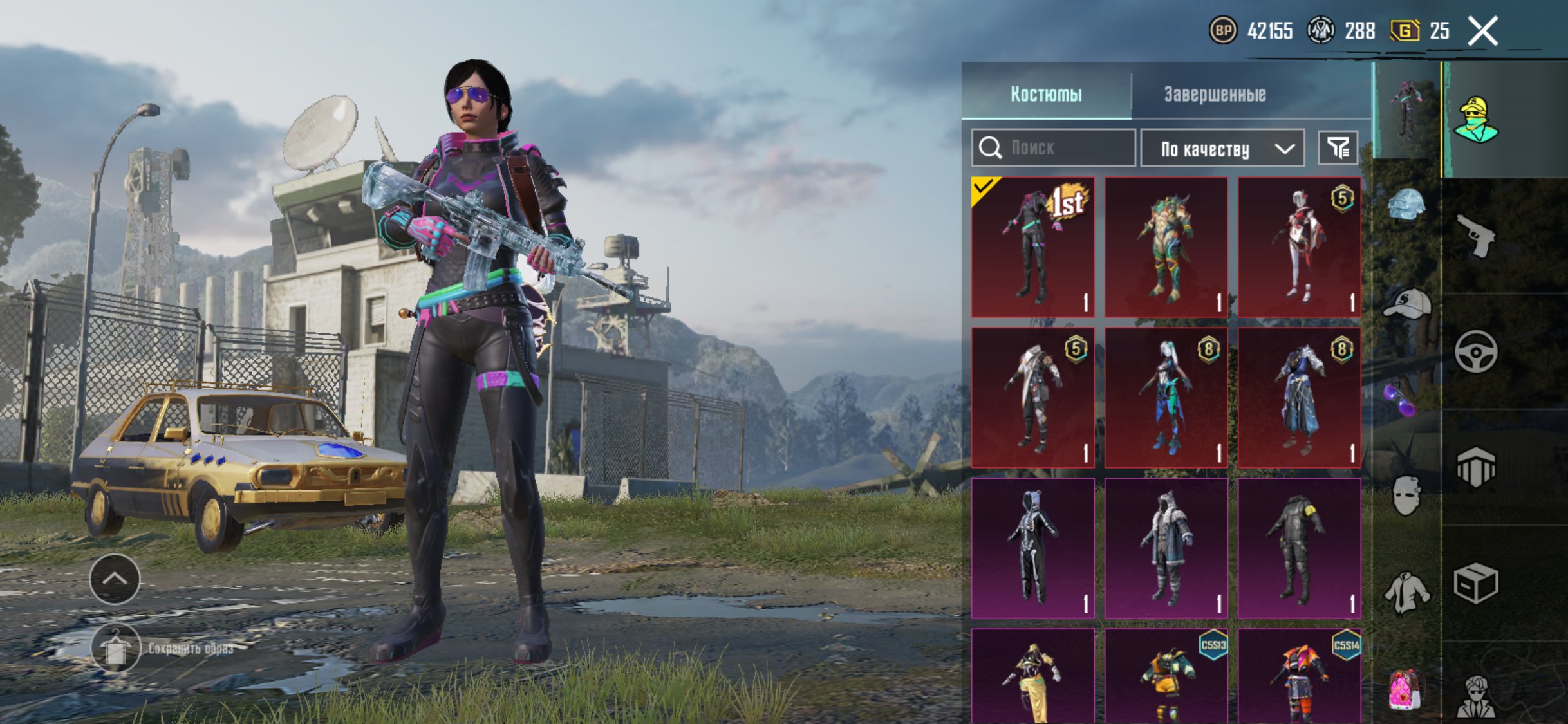Image resolution: width=1568 pixels, height=724 pixels.
Task: Select the equipped outfit with 1st badge
Action: tap(1032, 247)
